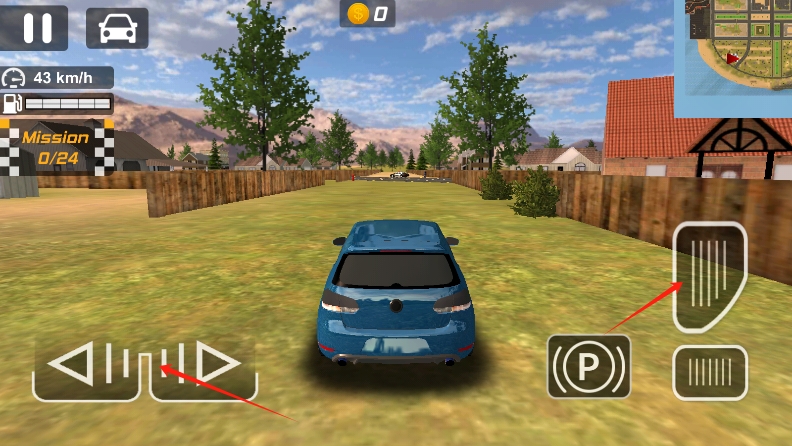The image size is (792, 446).
Task: Hit the small brake pedal
Action: click(709, 372)
